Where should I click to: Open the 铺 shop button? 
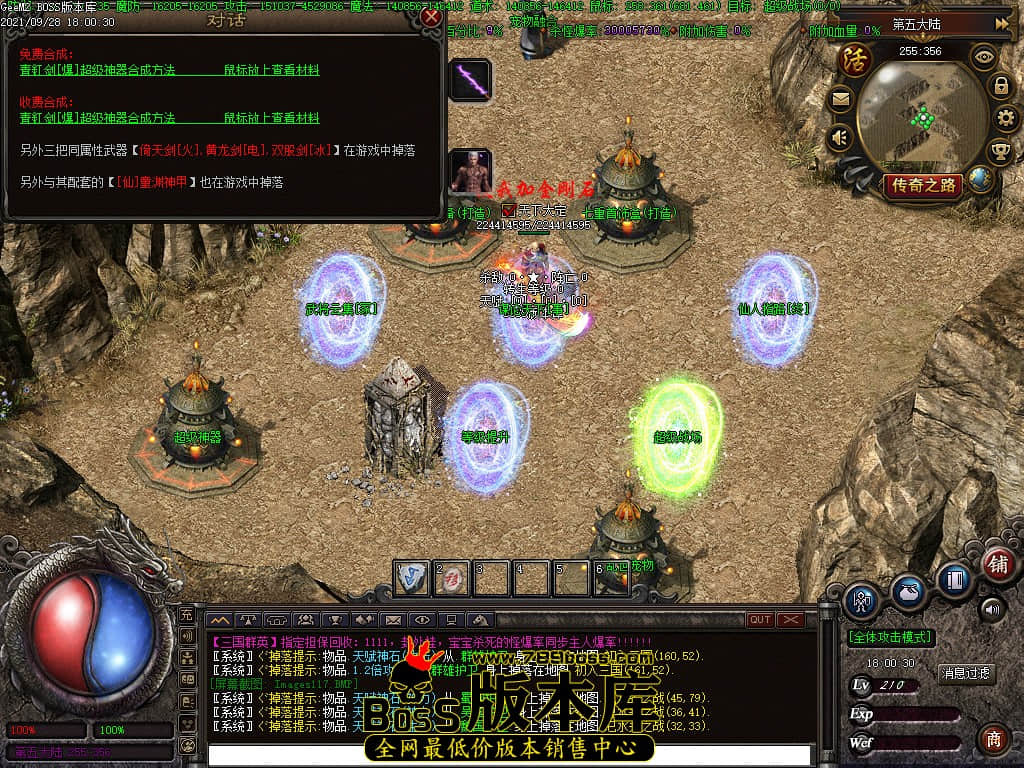(x=997, y=562)
